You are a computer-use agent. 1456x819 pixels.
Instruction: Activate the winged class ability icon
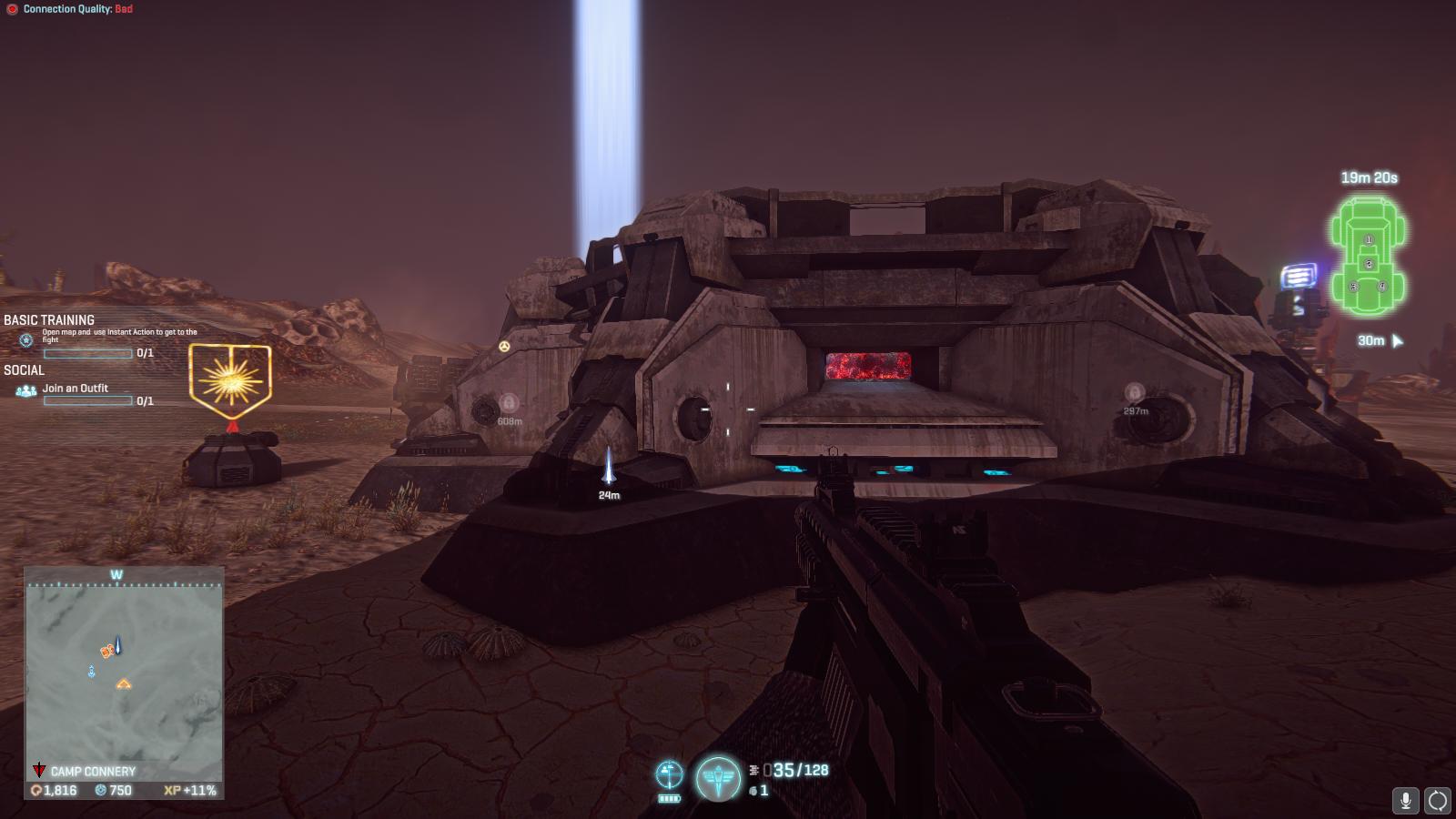point(718,778)
